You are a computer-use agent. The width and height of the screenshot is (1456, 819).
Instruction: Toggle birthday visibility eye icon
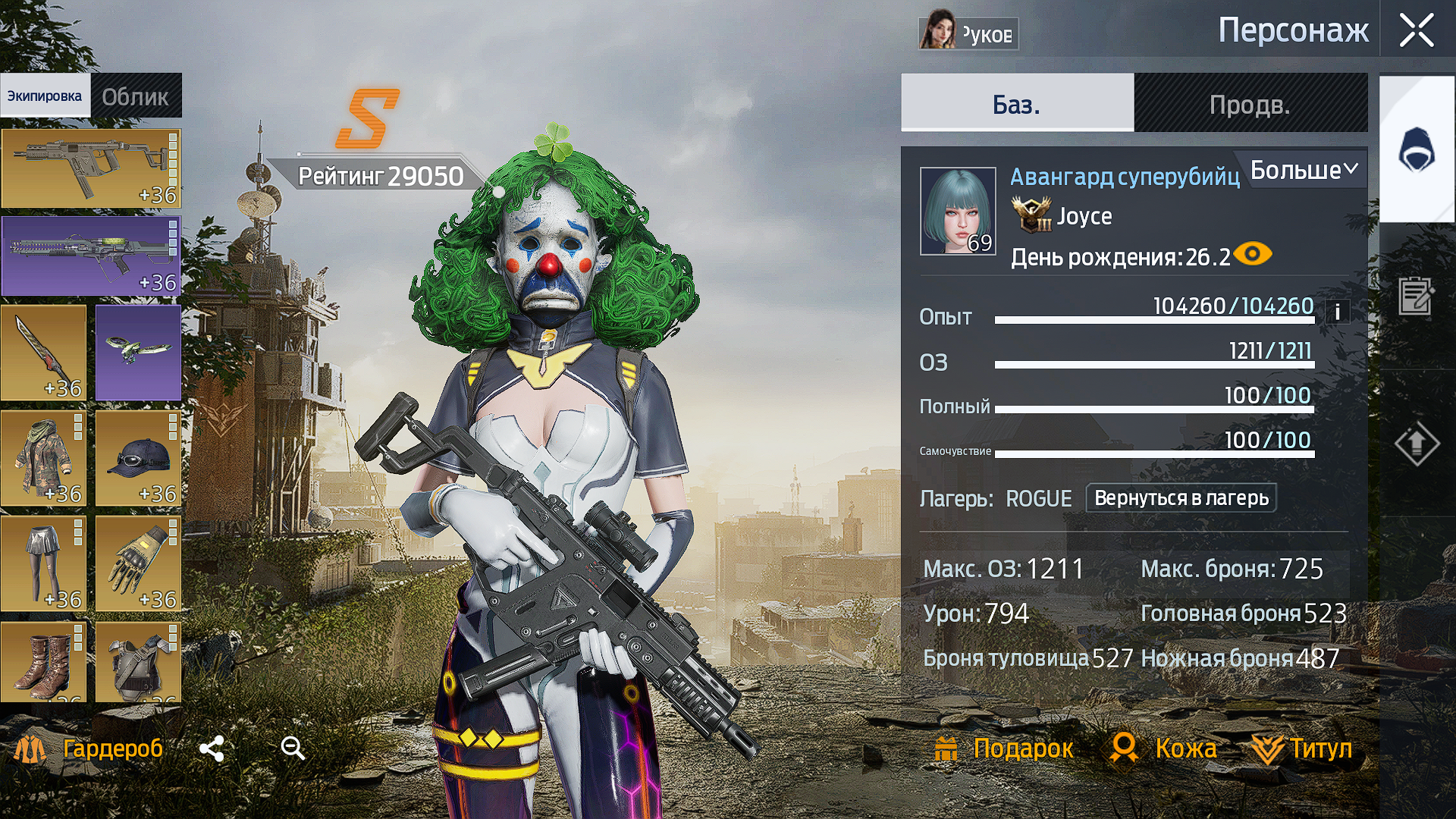[x=1253, y=254]
